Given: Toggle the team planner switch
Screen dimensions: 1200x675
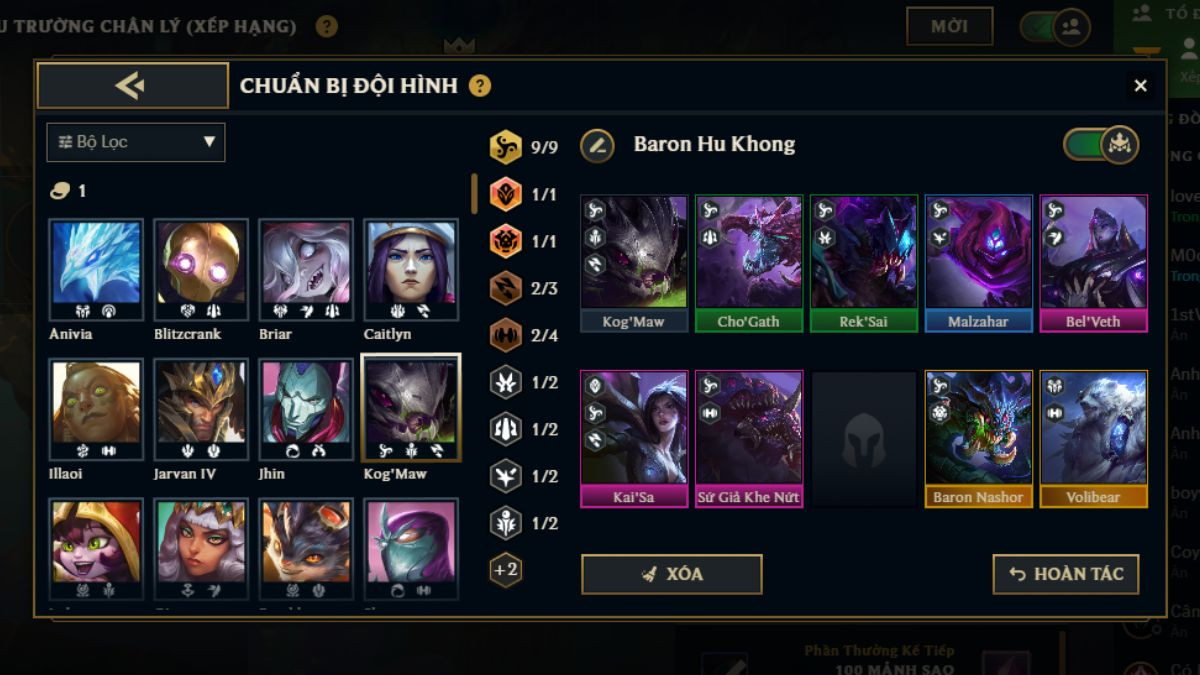Looking at the screenshot, I should [1101, 145].
